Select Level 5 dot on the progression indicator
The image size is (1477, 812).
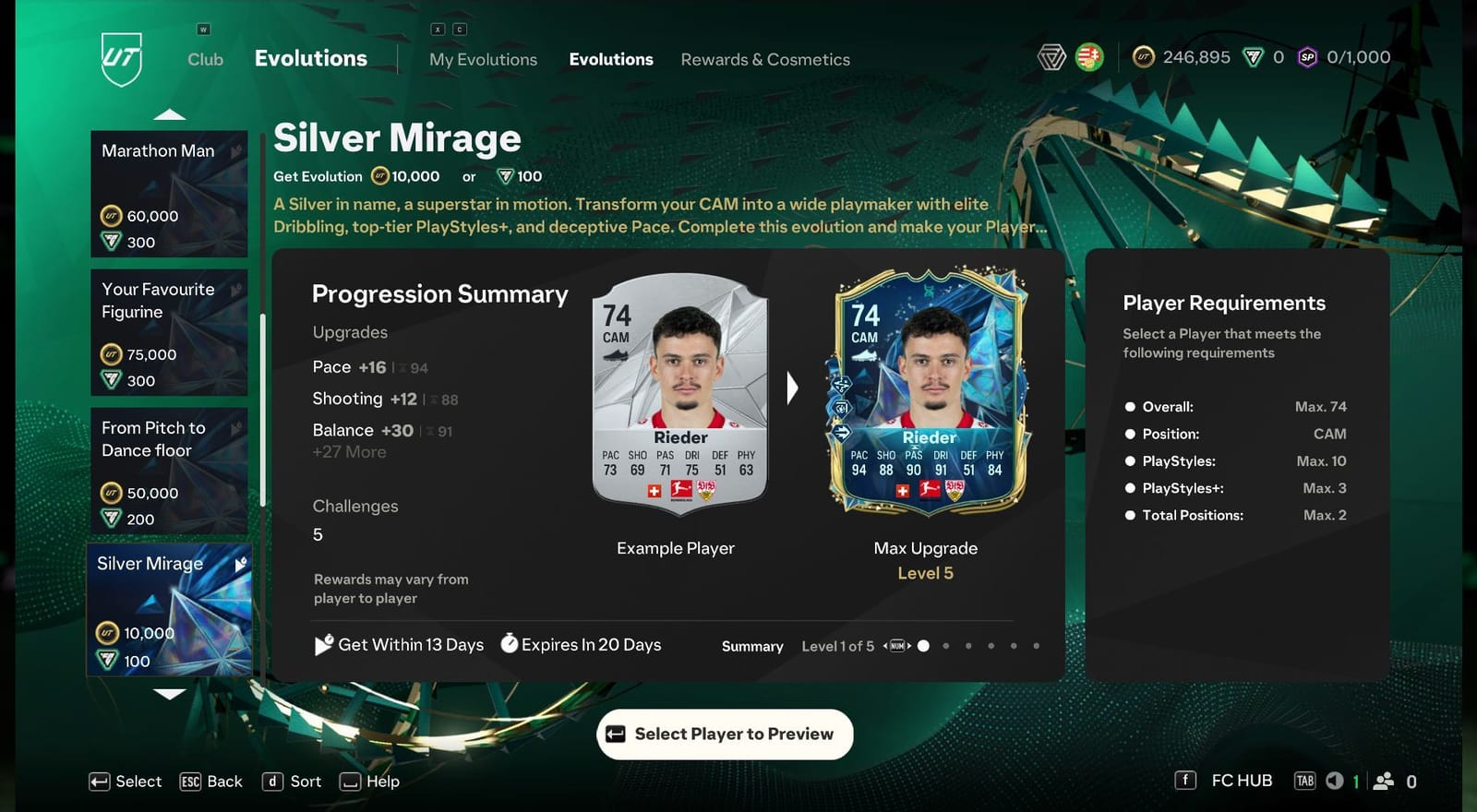(x=1015, y=646)
